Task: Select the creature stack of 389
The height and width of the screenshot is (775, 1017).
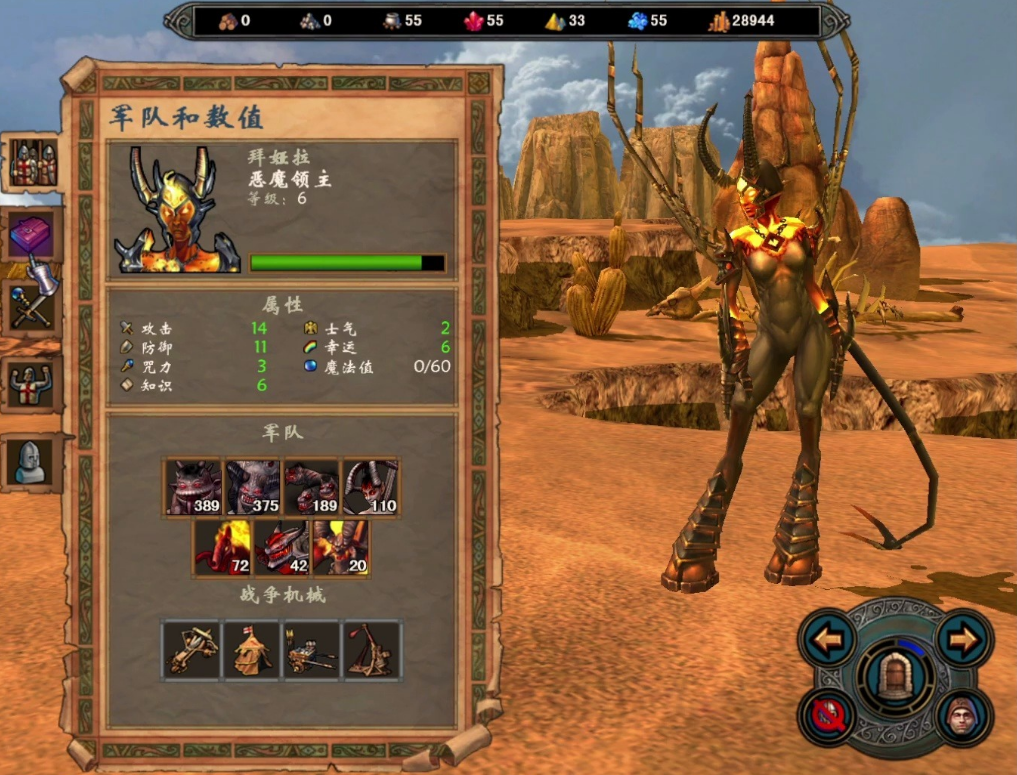Action: (x=194, y=488)
